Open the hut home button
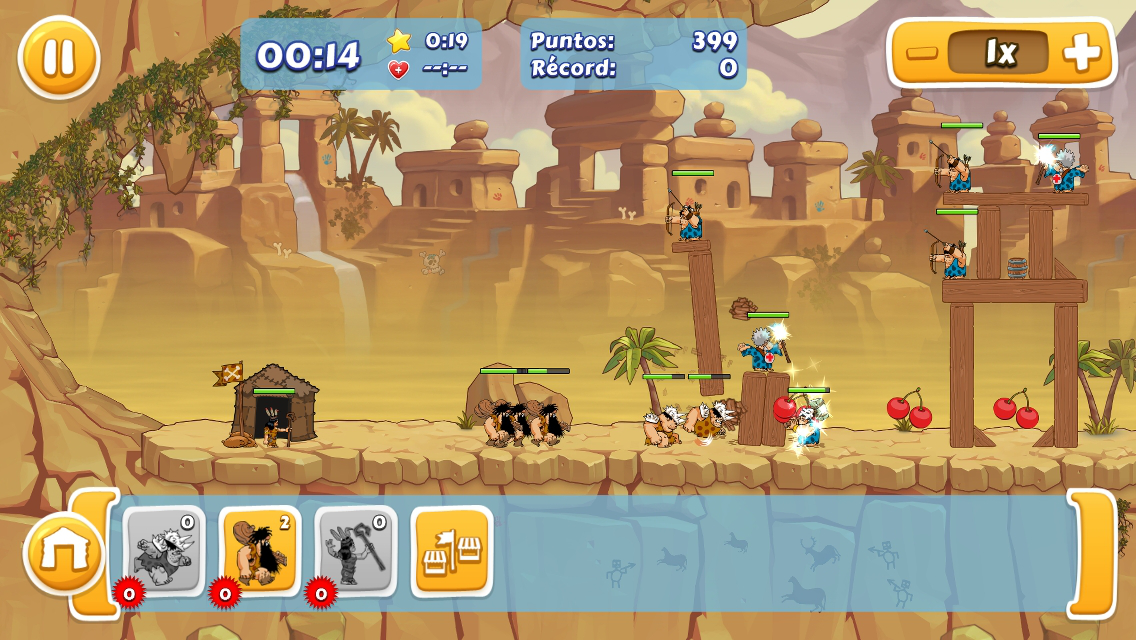 pyautogui.click(x=64, y=553)
